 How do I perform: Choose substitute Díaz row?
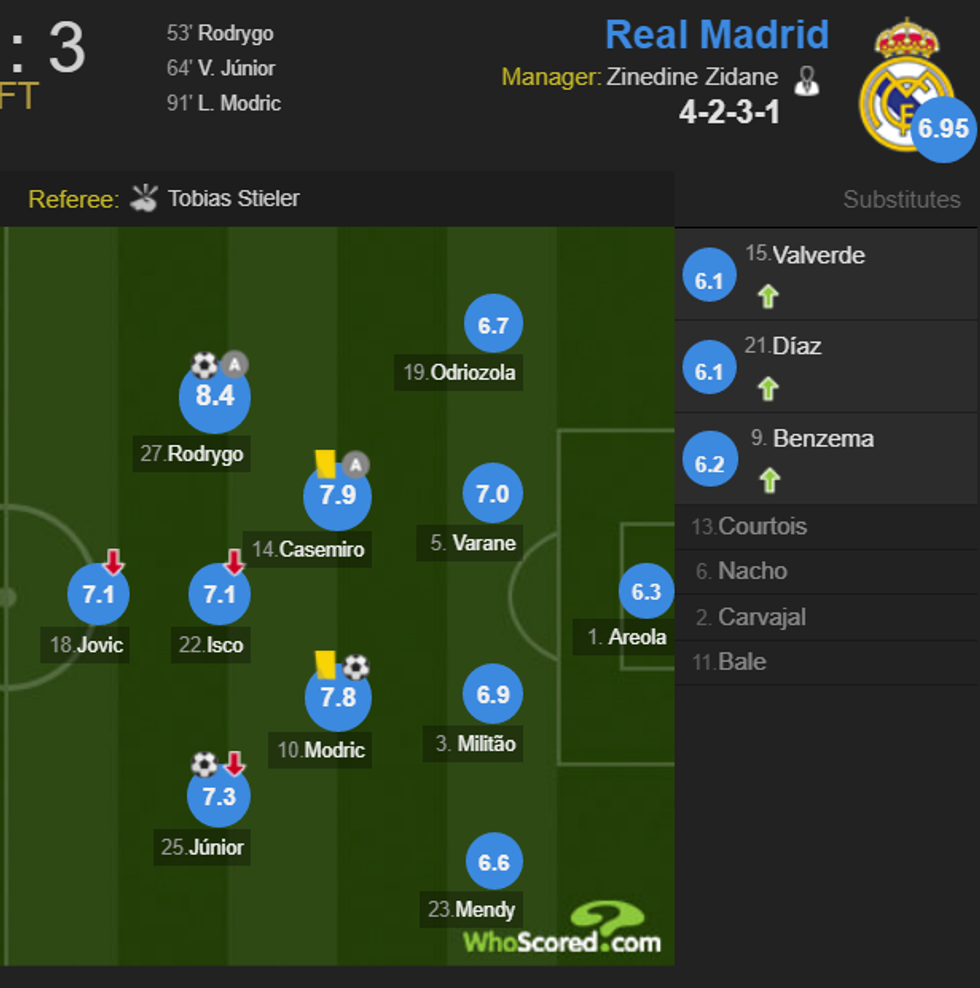796,347
